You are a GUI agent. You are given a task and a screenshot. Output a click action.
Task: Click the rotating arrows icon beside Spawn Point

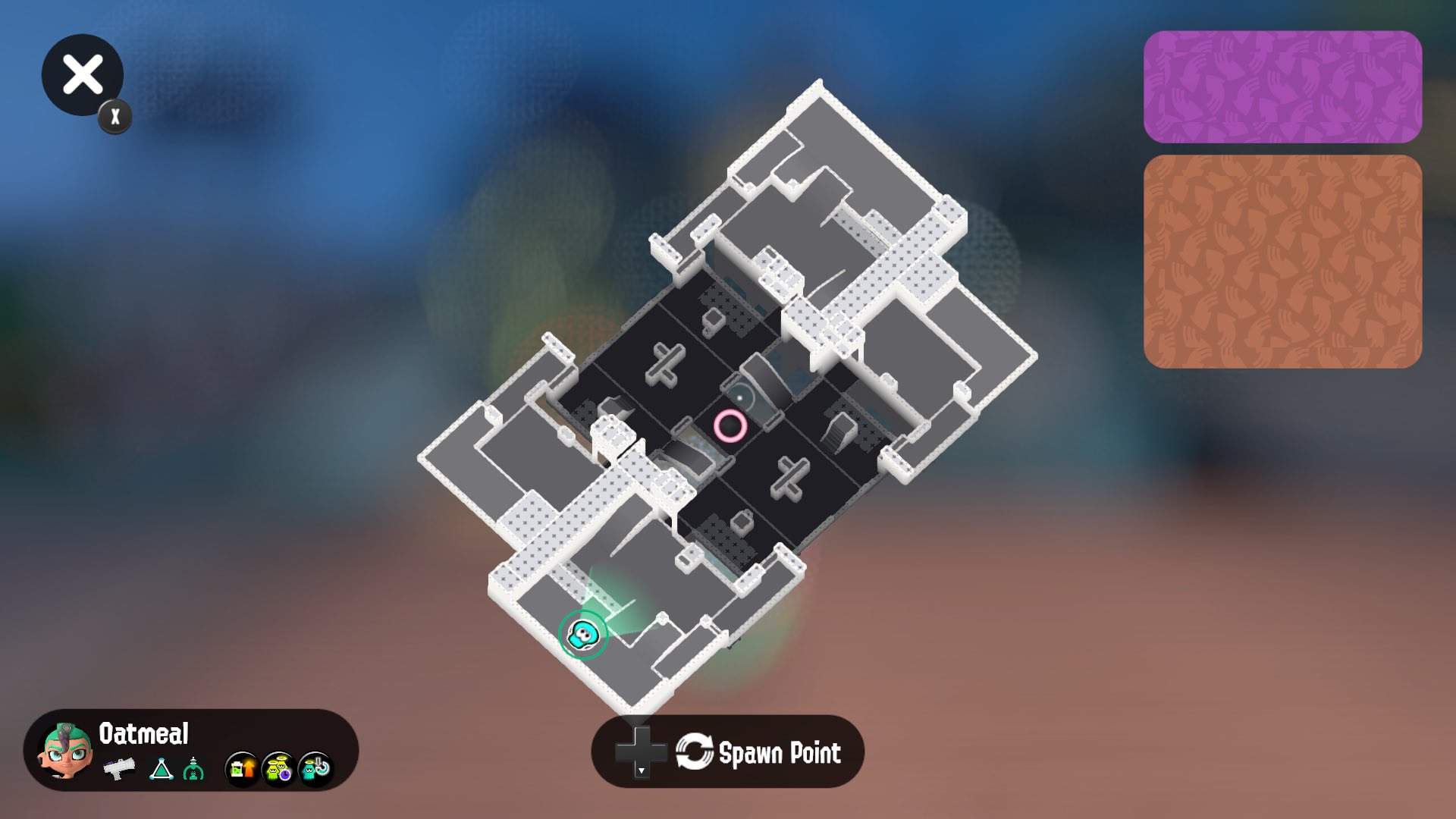pos(695,752)
